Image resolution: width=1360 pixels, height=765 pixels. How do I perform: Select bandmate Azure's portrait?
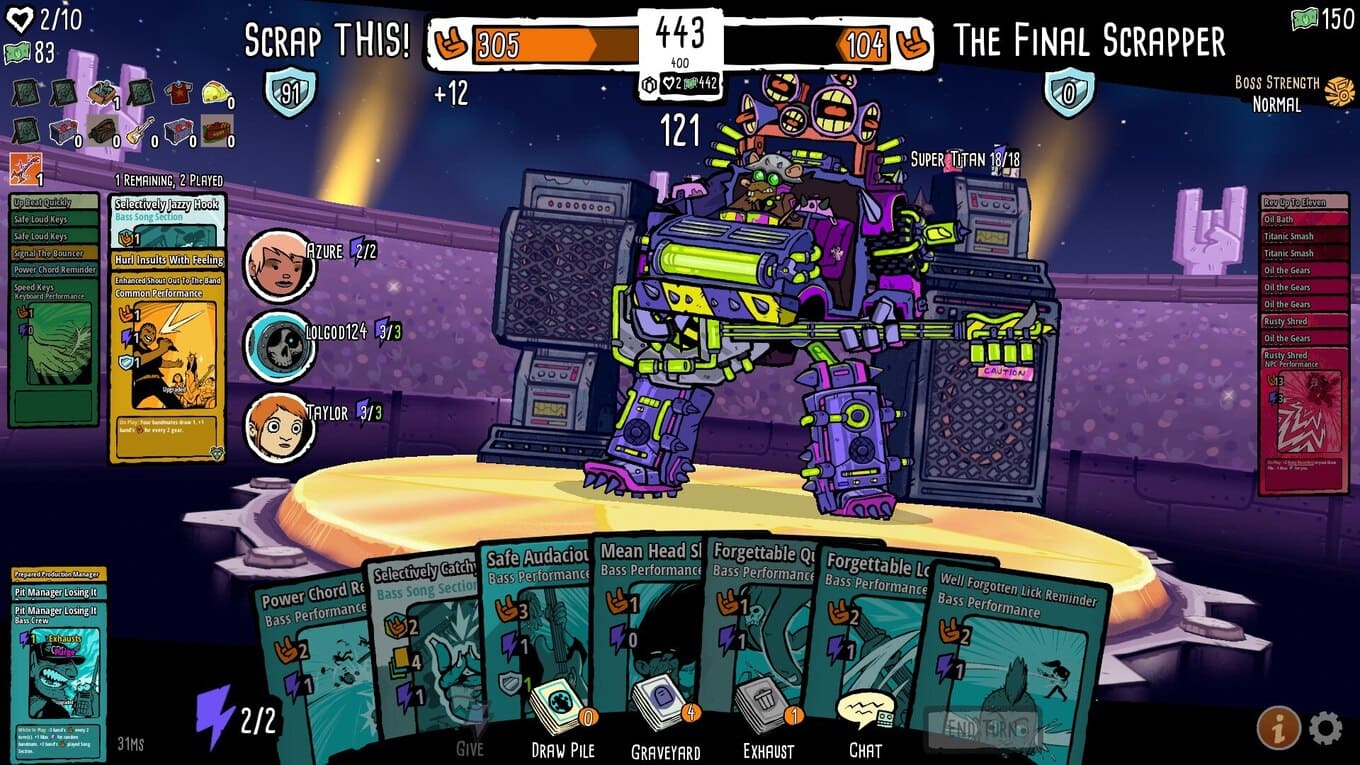tap(279, 265)
